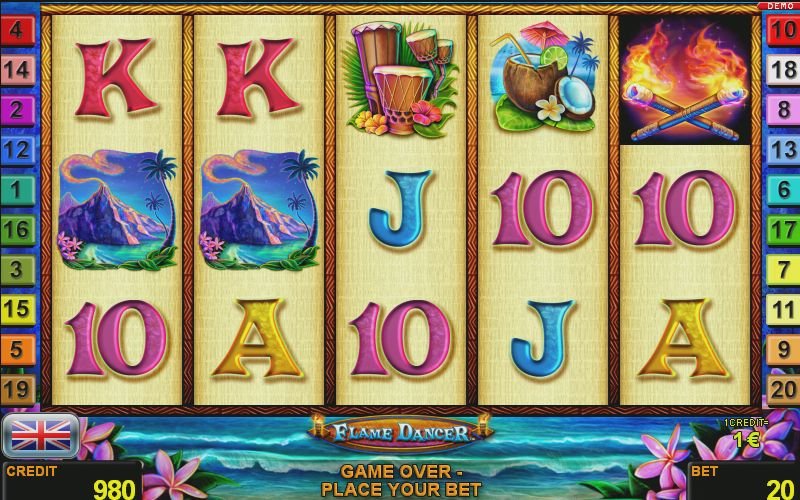Select payline number 4
Image resolution: width=800 pixels, height=500 pixels.
tap(17, 29)
